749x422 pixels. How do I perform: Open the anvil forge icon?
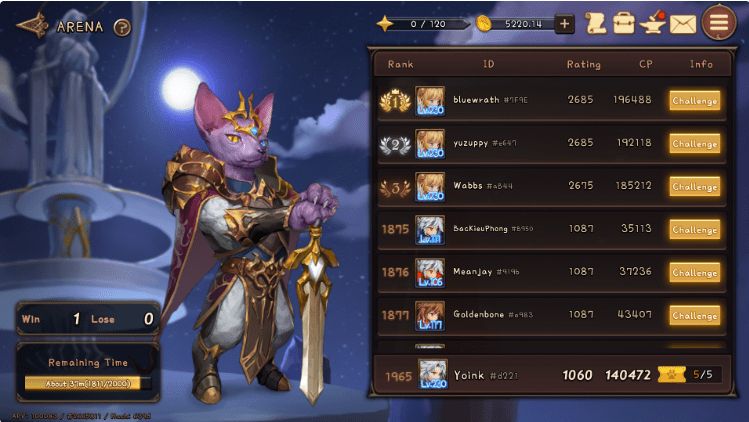[x=653, y=22]
